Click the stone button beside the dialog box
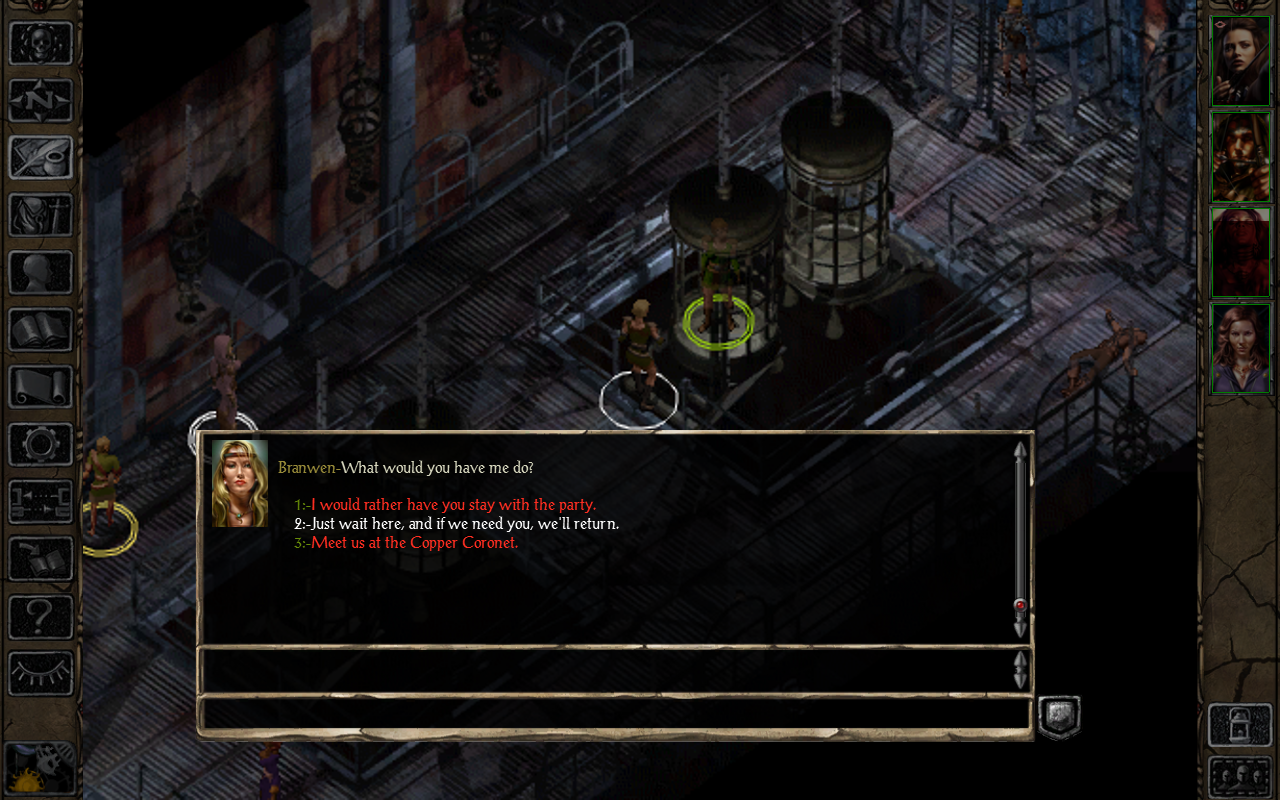 coord(1059,717)
